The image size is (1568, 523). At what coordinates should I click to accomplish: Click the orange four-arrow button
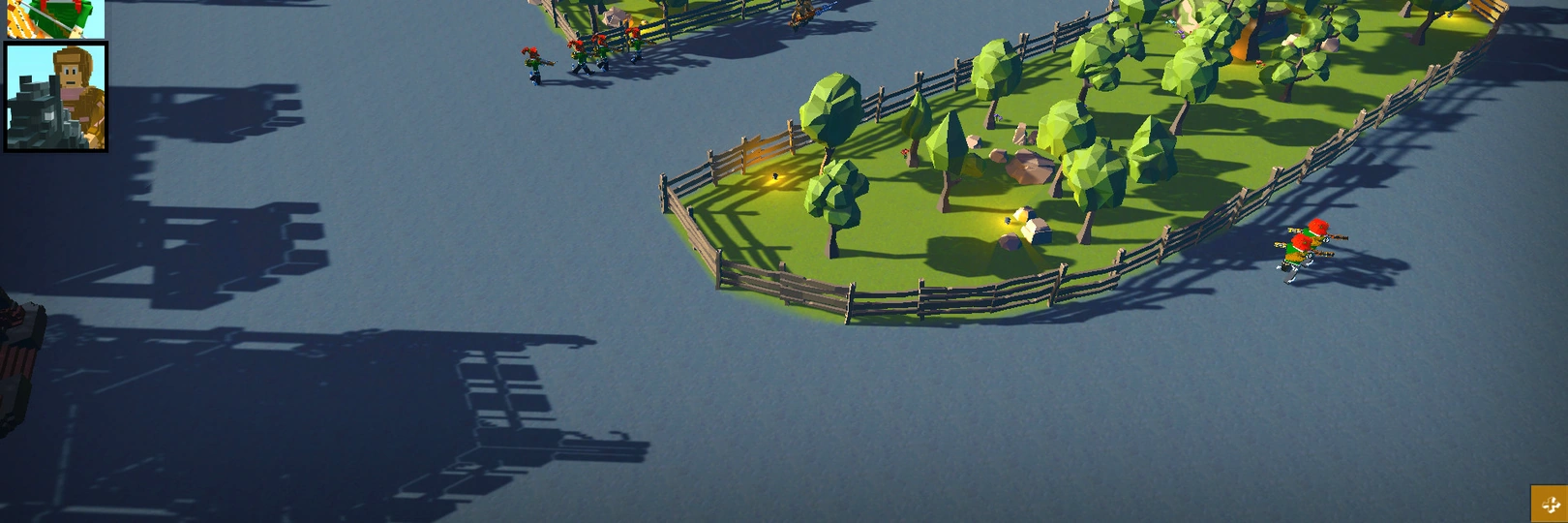coord(1549,504)
